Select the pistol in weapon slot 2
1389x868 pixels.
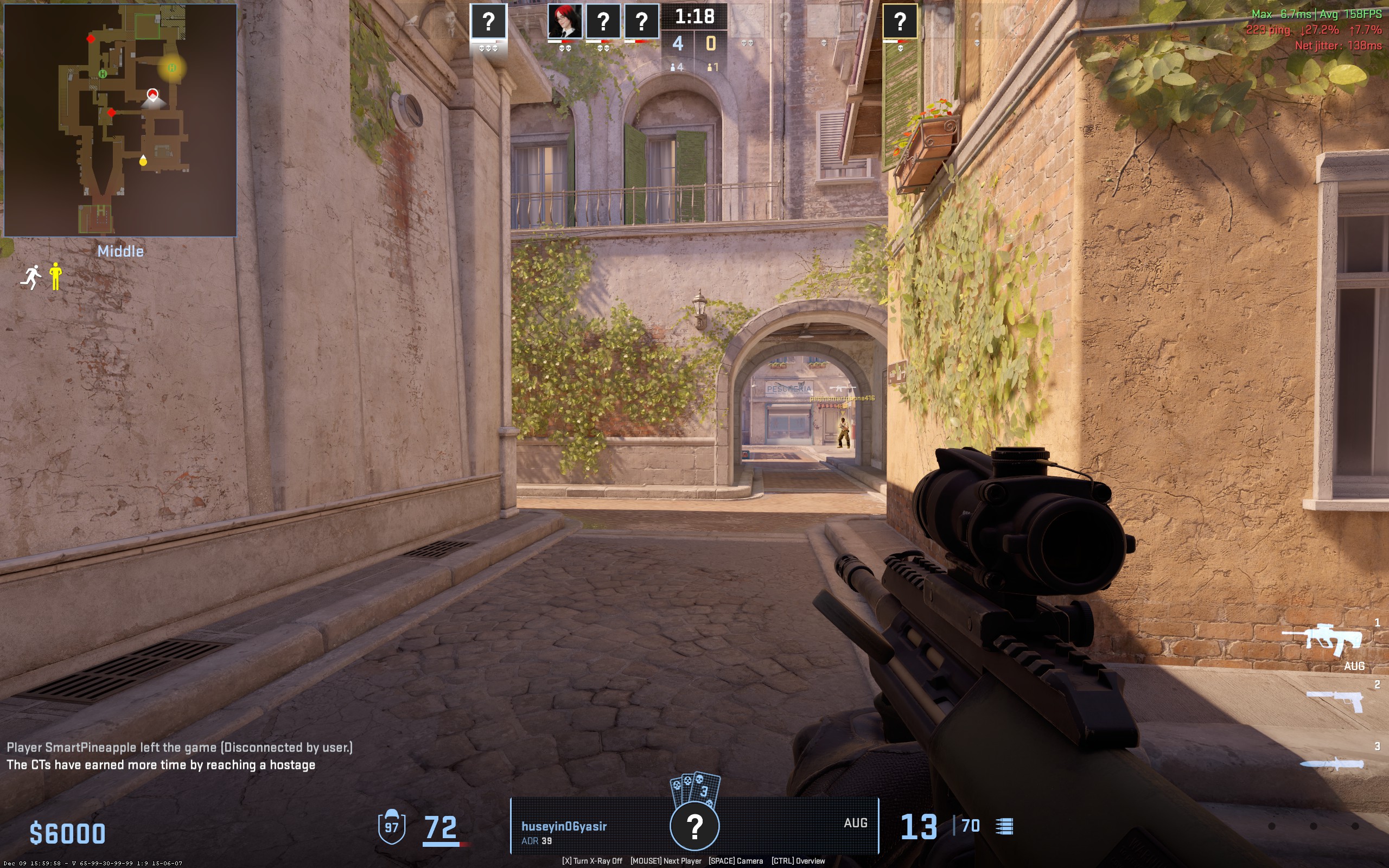click(1335, 700)
